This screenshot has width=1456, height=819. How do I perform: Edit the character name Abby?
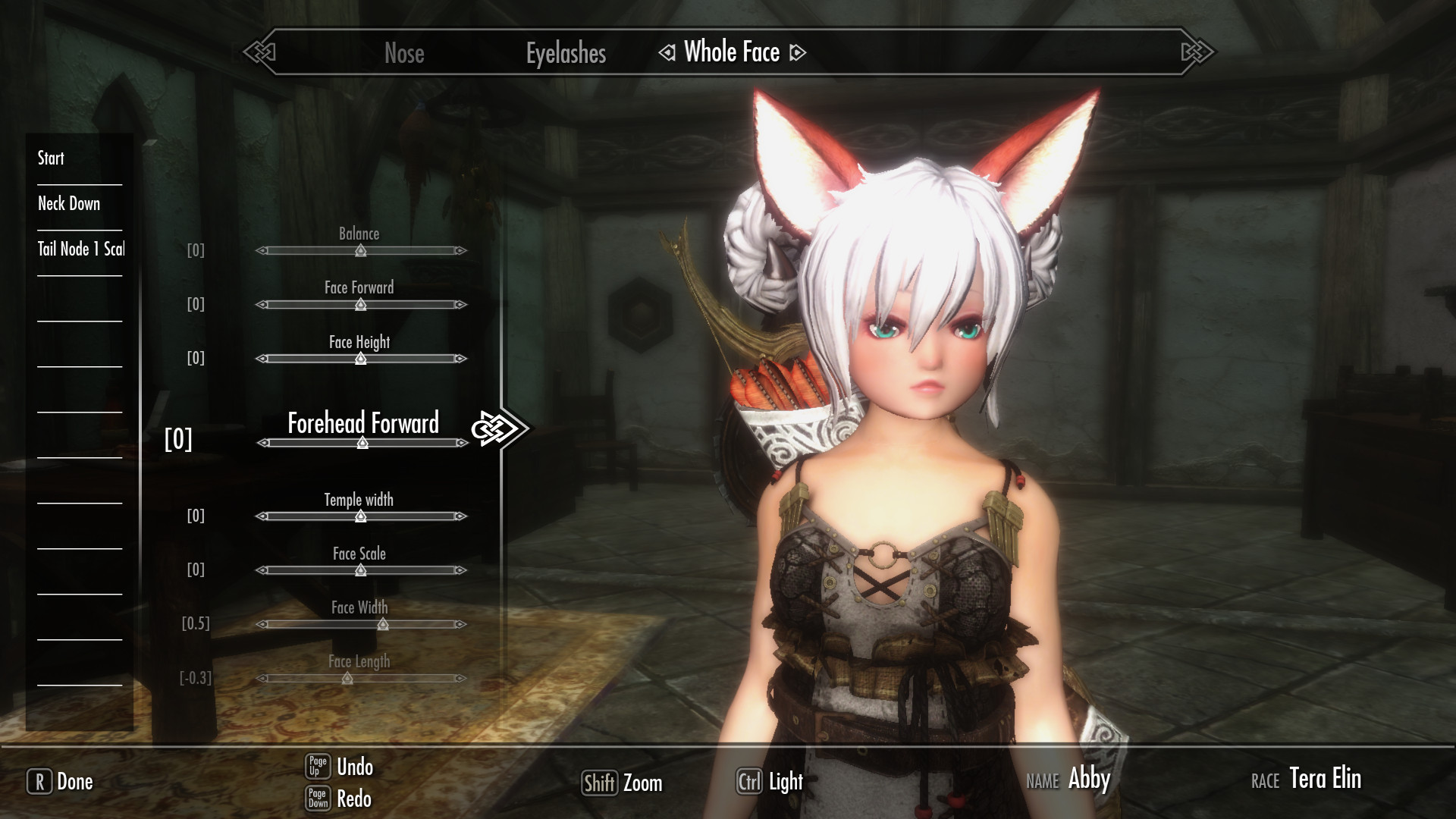1088,779
